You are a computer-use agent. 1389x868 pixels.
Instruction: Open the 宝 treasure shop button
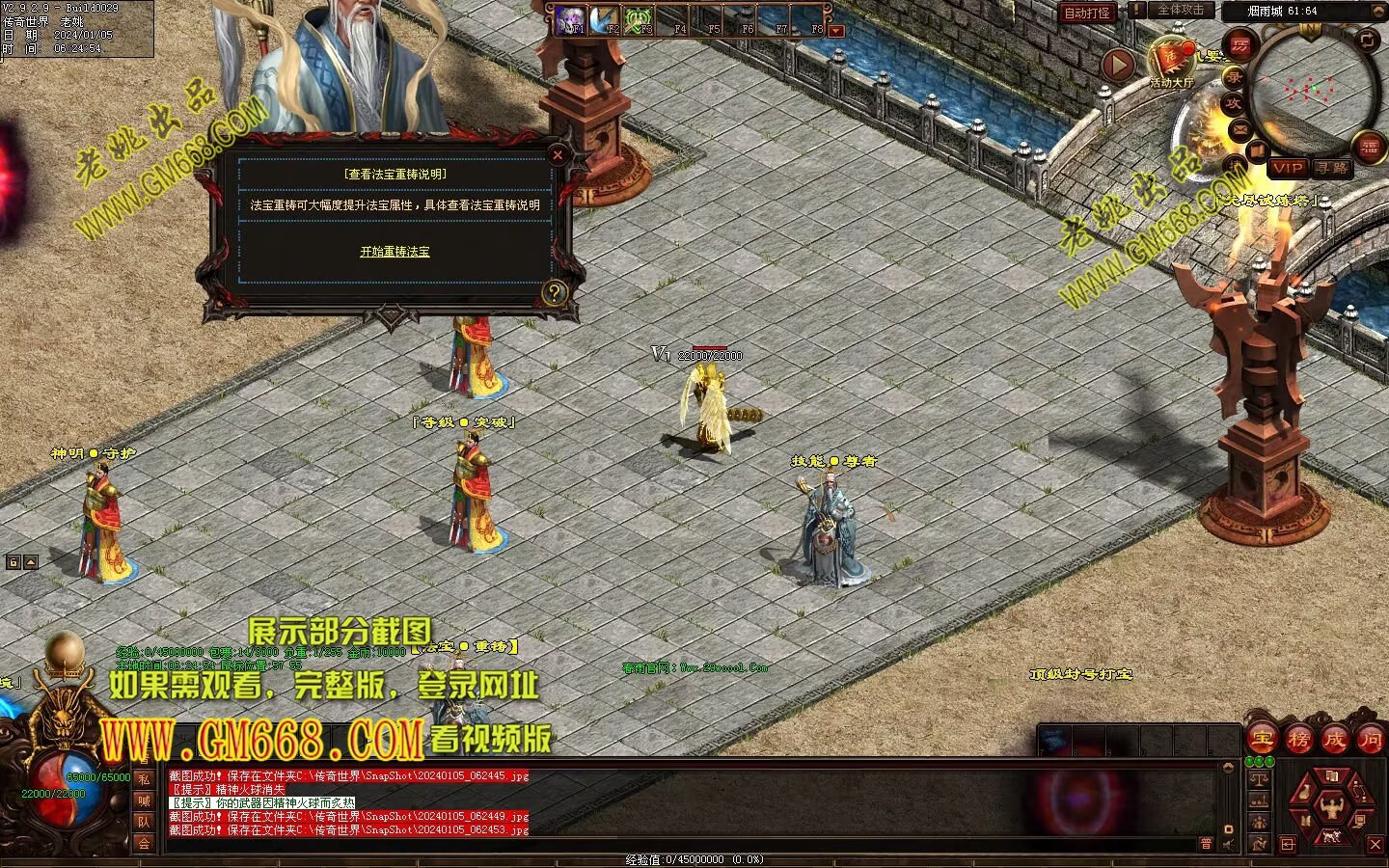coord(1262,740)
